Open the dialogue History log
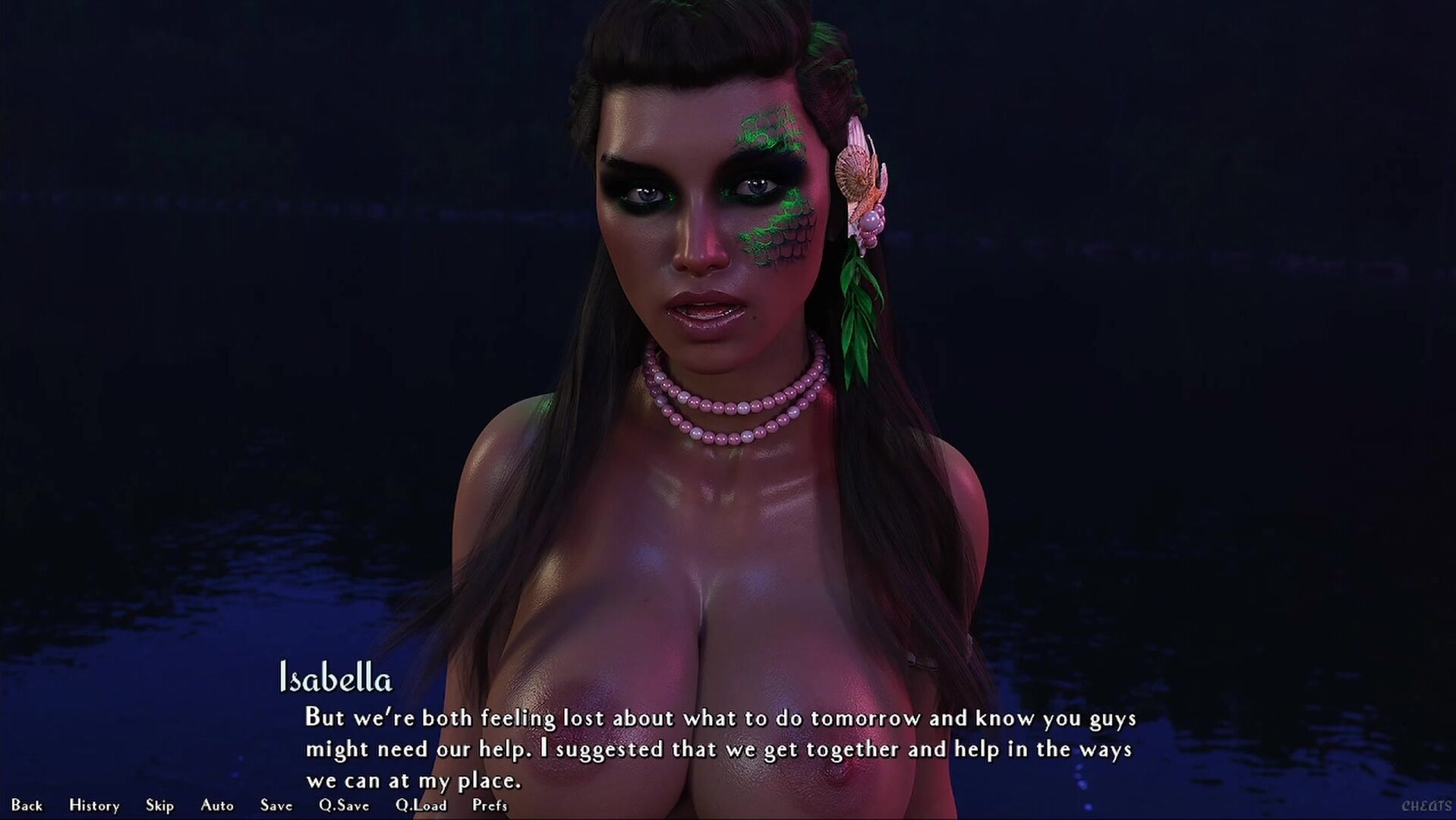The image size is (1456, 820). (x=94, y=806)
